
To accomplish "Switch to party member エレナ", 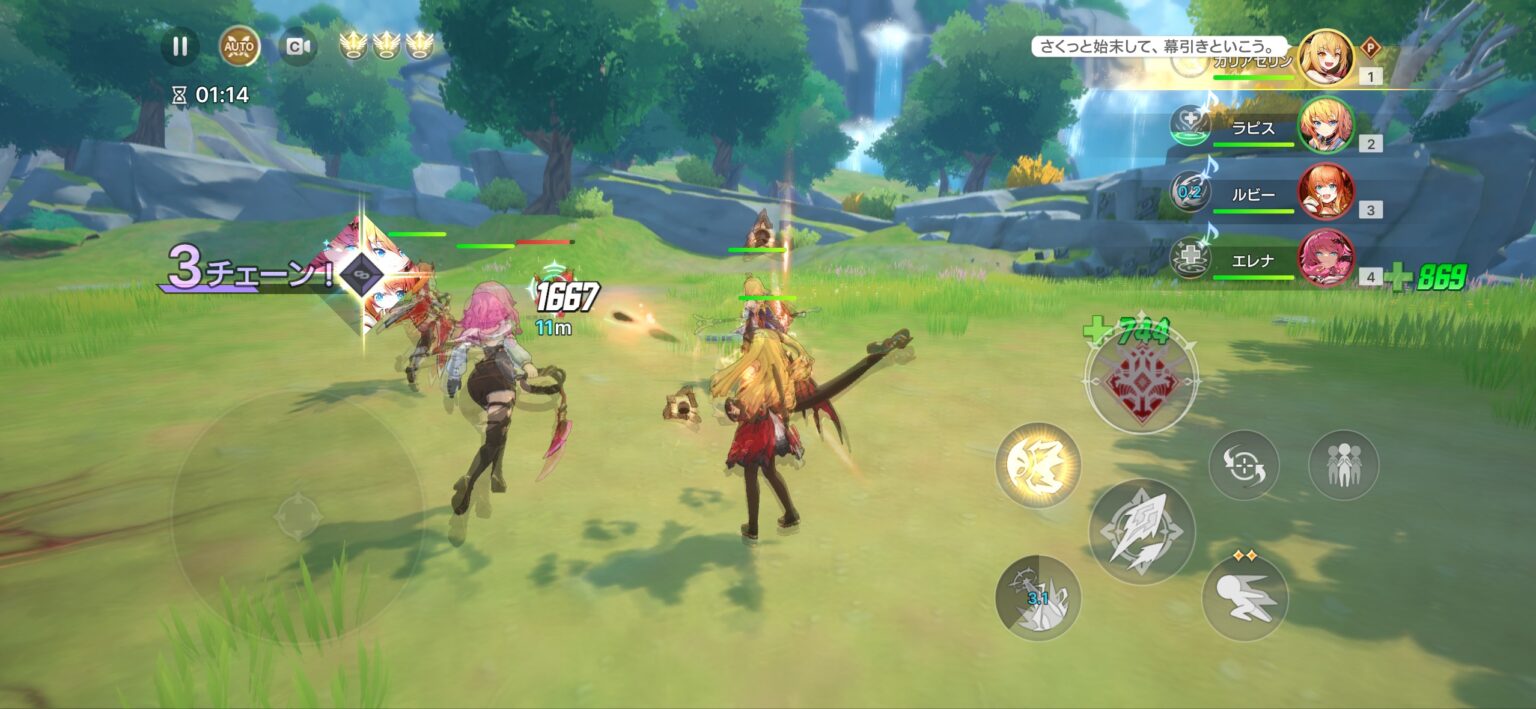I will point(1326,258).
